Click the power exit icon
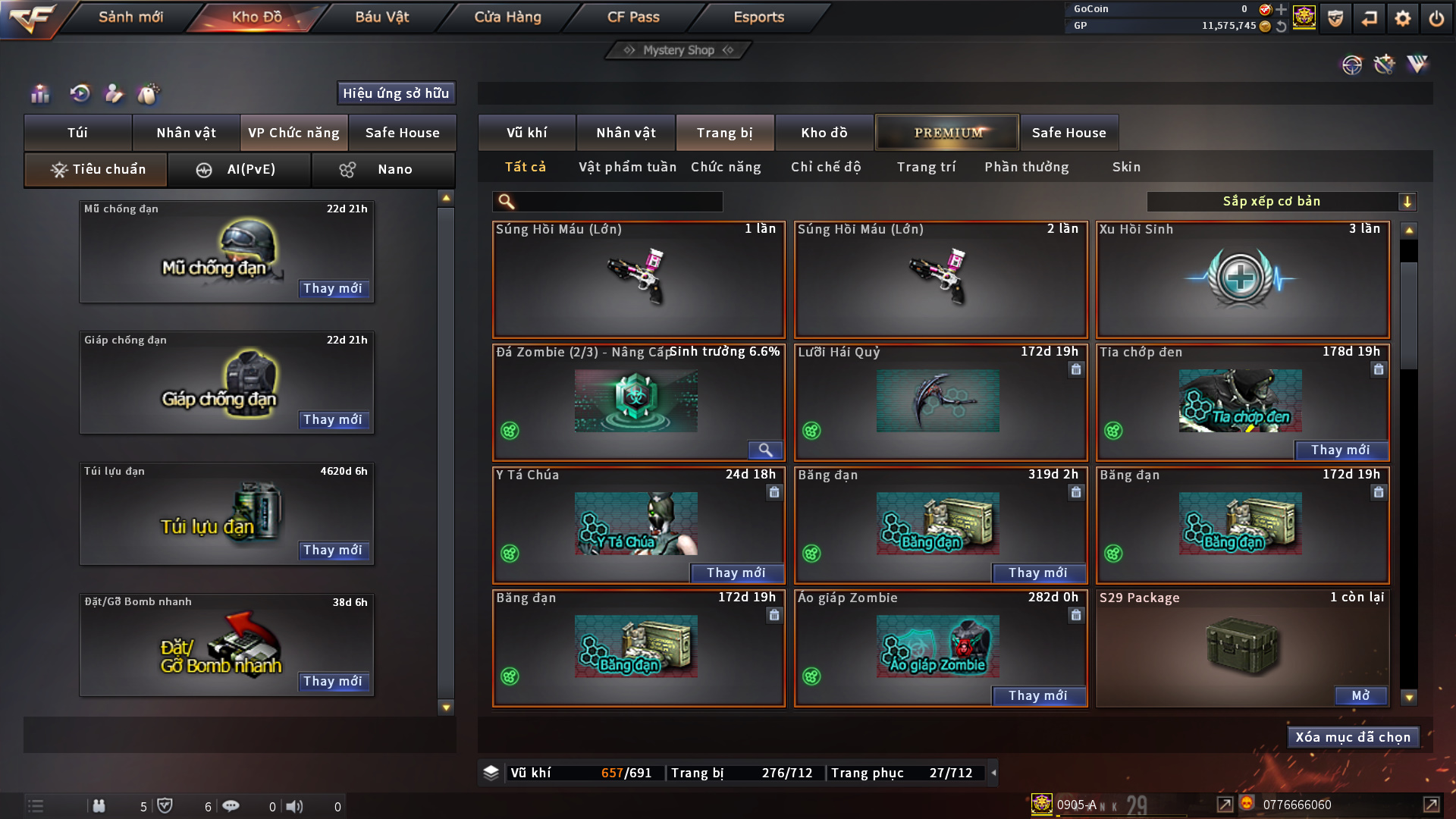Screen dimensions: 1456x819 coord(1436,18)
